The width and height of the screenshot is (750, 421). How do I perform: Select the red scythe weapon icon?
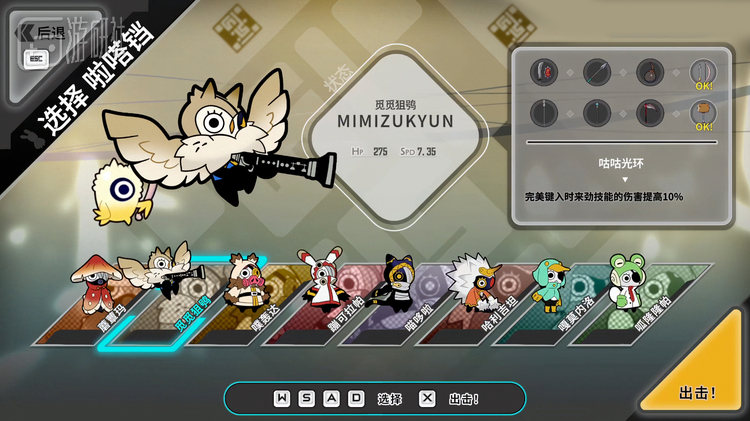click(650, 113)
